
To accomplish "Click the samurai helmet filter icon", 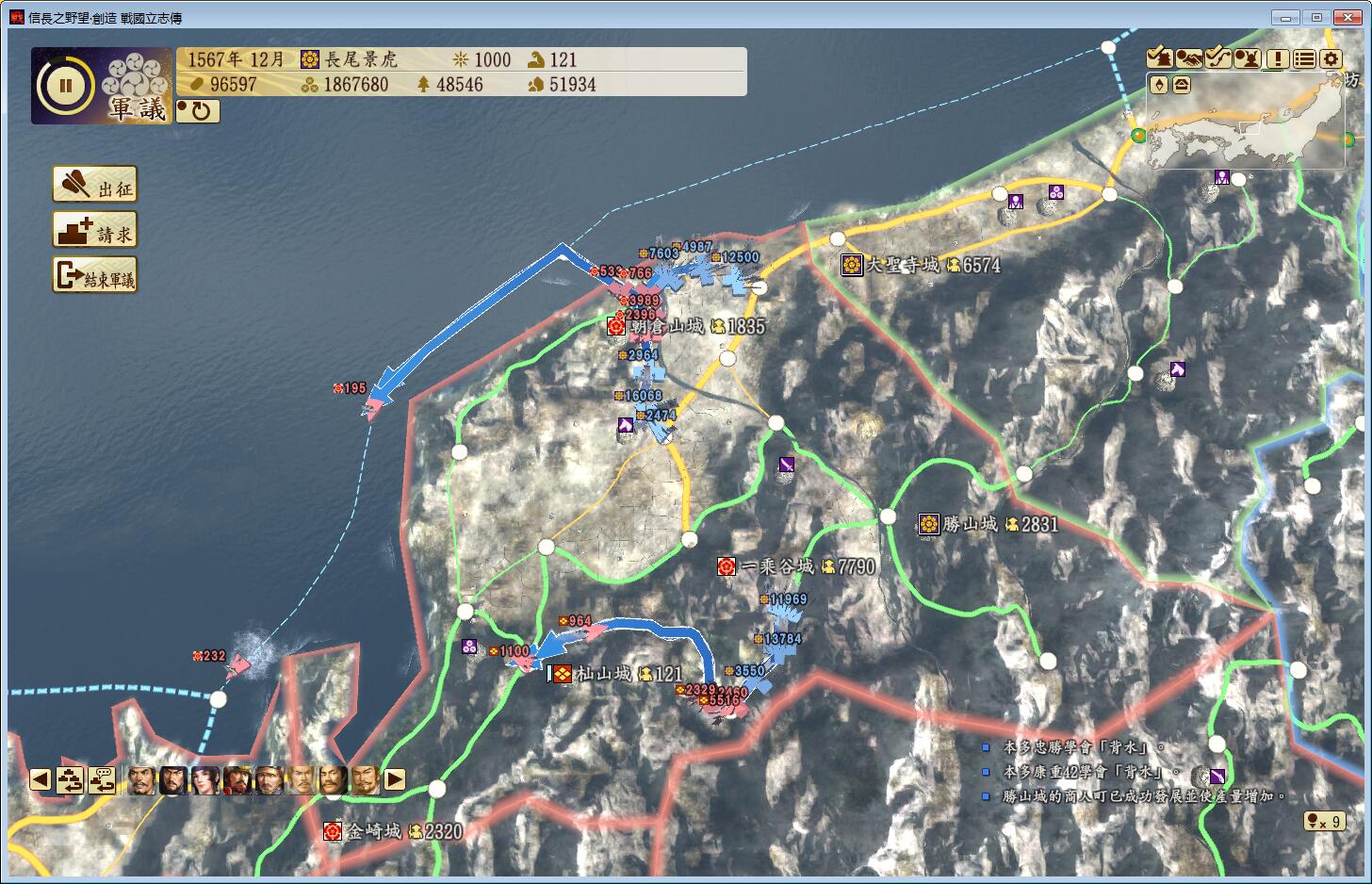I will pyautogui.click(x=1247, y=58).
